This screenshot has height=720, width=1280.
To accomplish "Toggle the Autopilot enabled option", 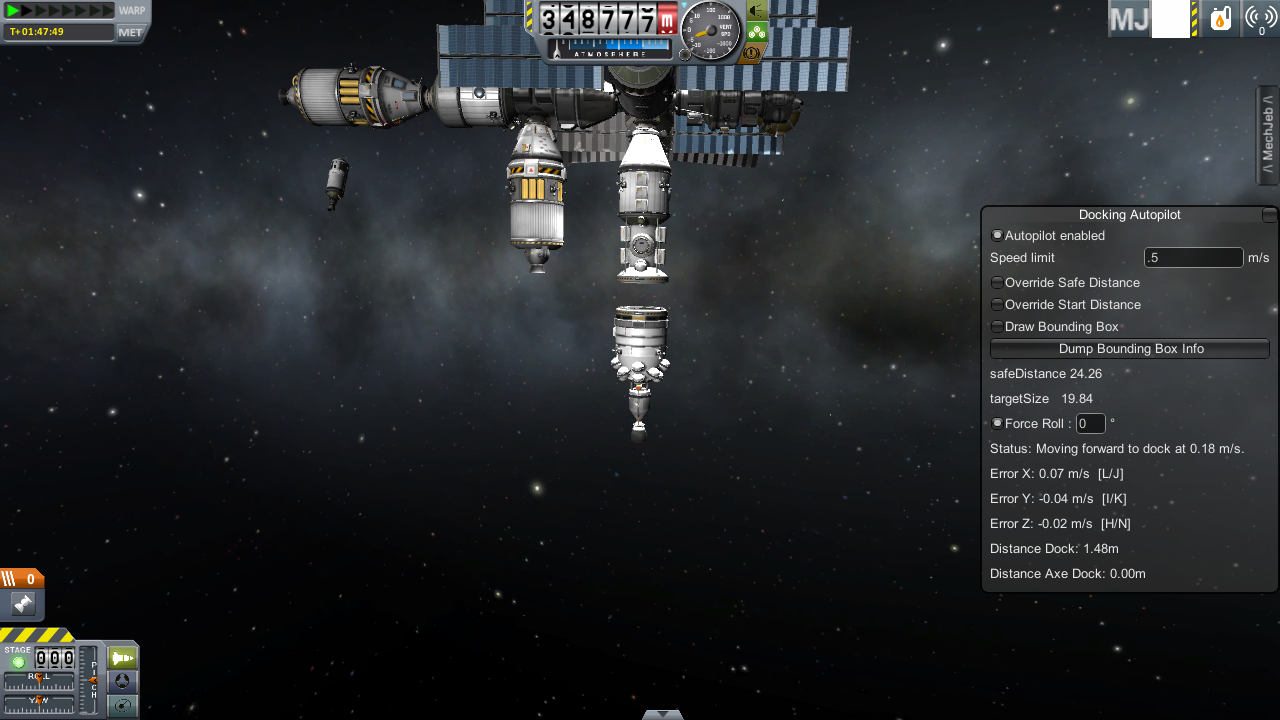I will pyautogui.click(x=997, y=236).
